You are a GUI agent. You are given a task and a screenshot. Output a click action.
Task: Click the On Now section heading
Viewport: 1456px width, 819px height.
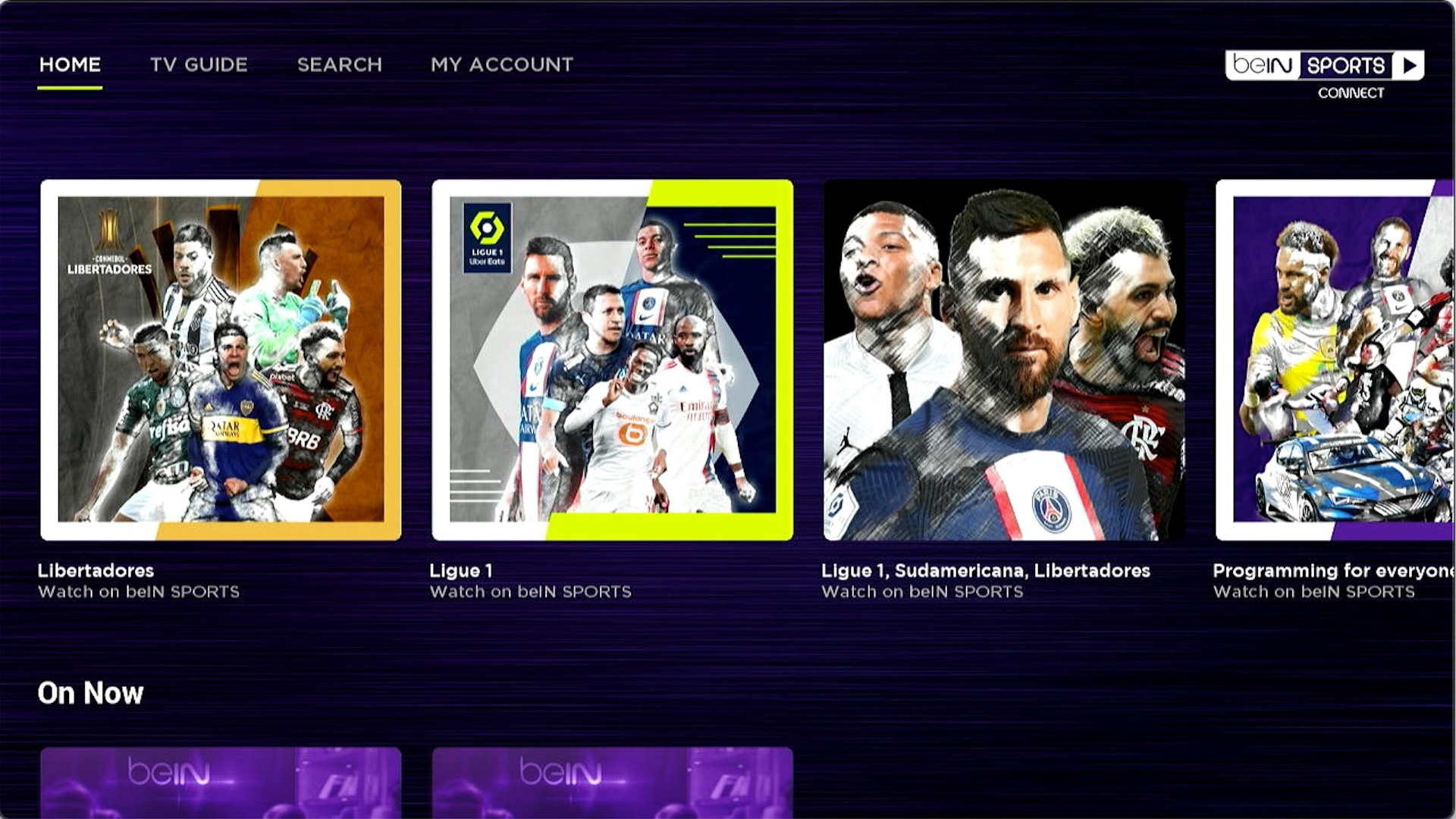pos(90,692)
